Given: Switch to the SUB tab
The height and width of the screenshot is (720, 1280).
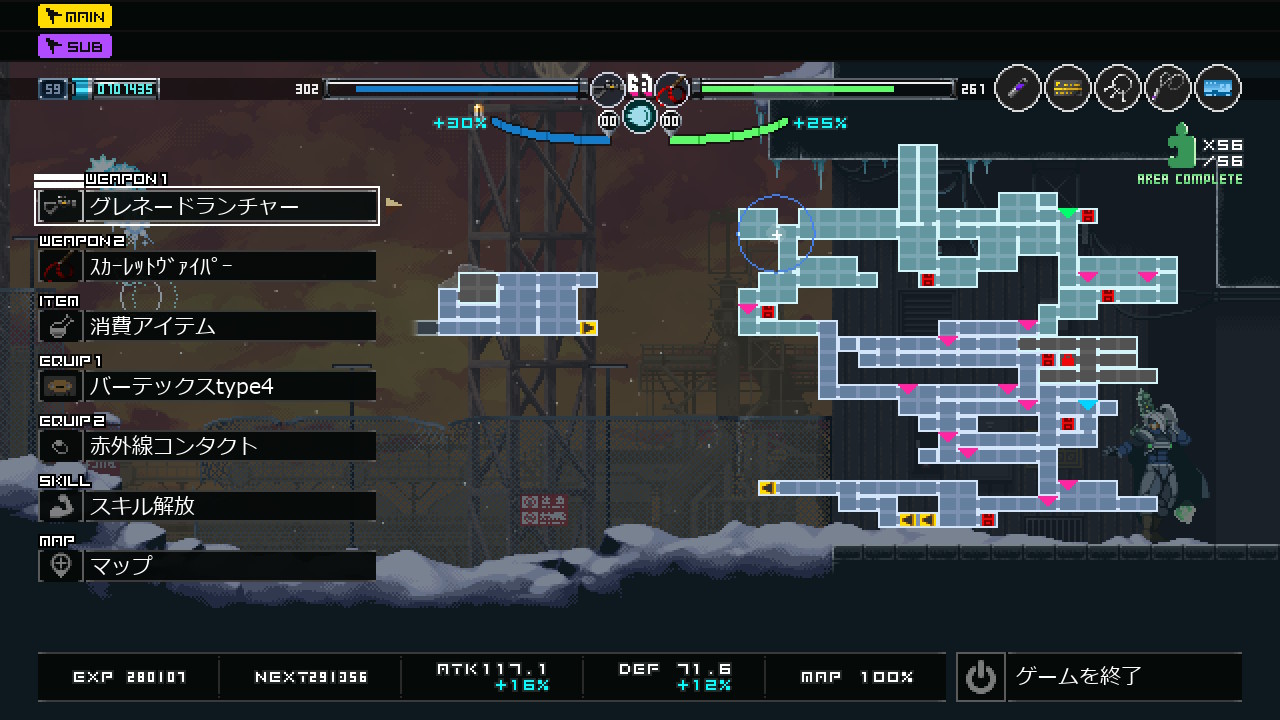Looking at the screenshot, I should pyautogui.click(x=75, y=46).
